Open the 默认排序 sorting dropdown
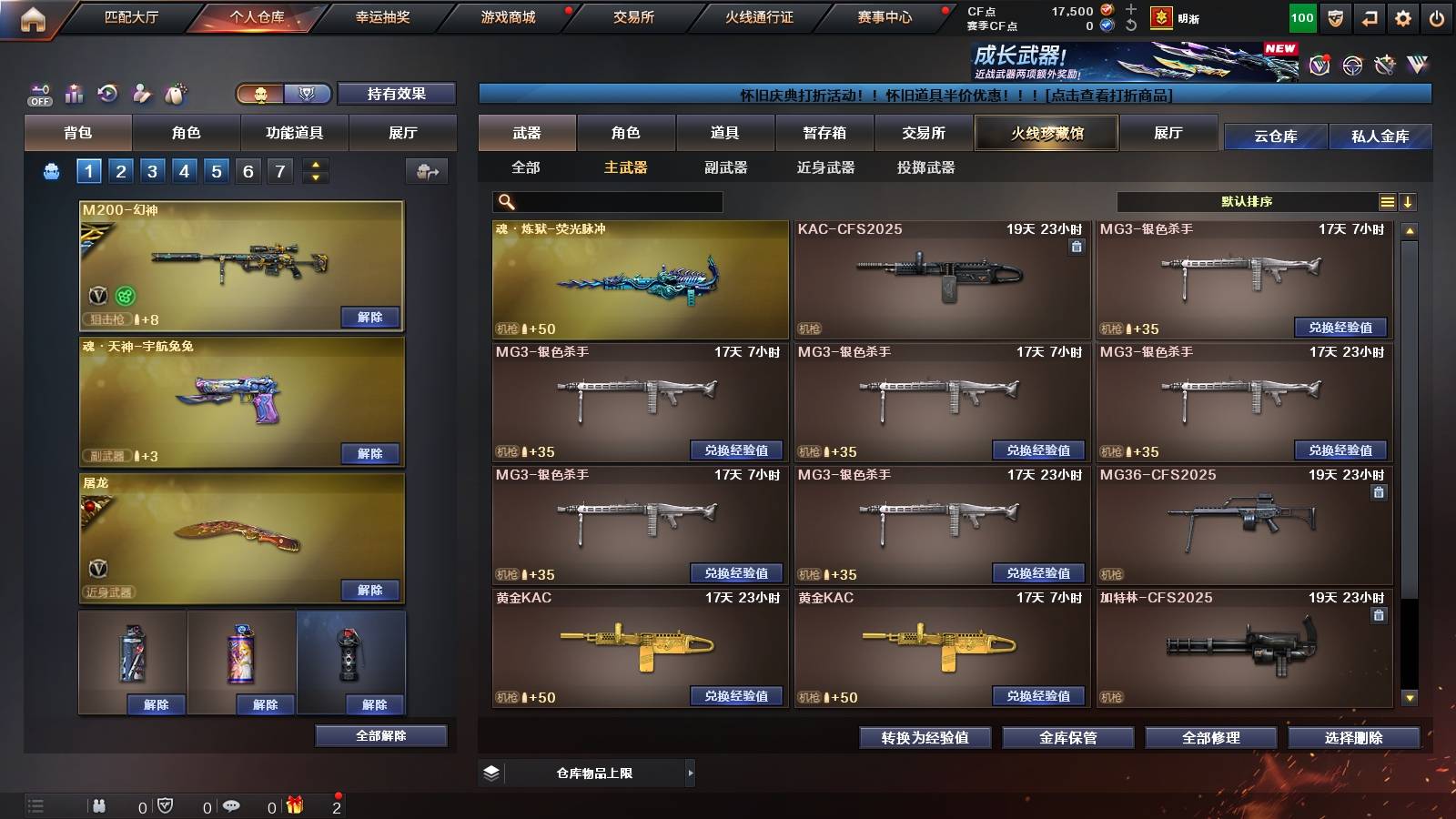The width and height of the screenshot is (1456, 819). pos(1247,201)
